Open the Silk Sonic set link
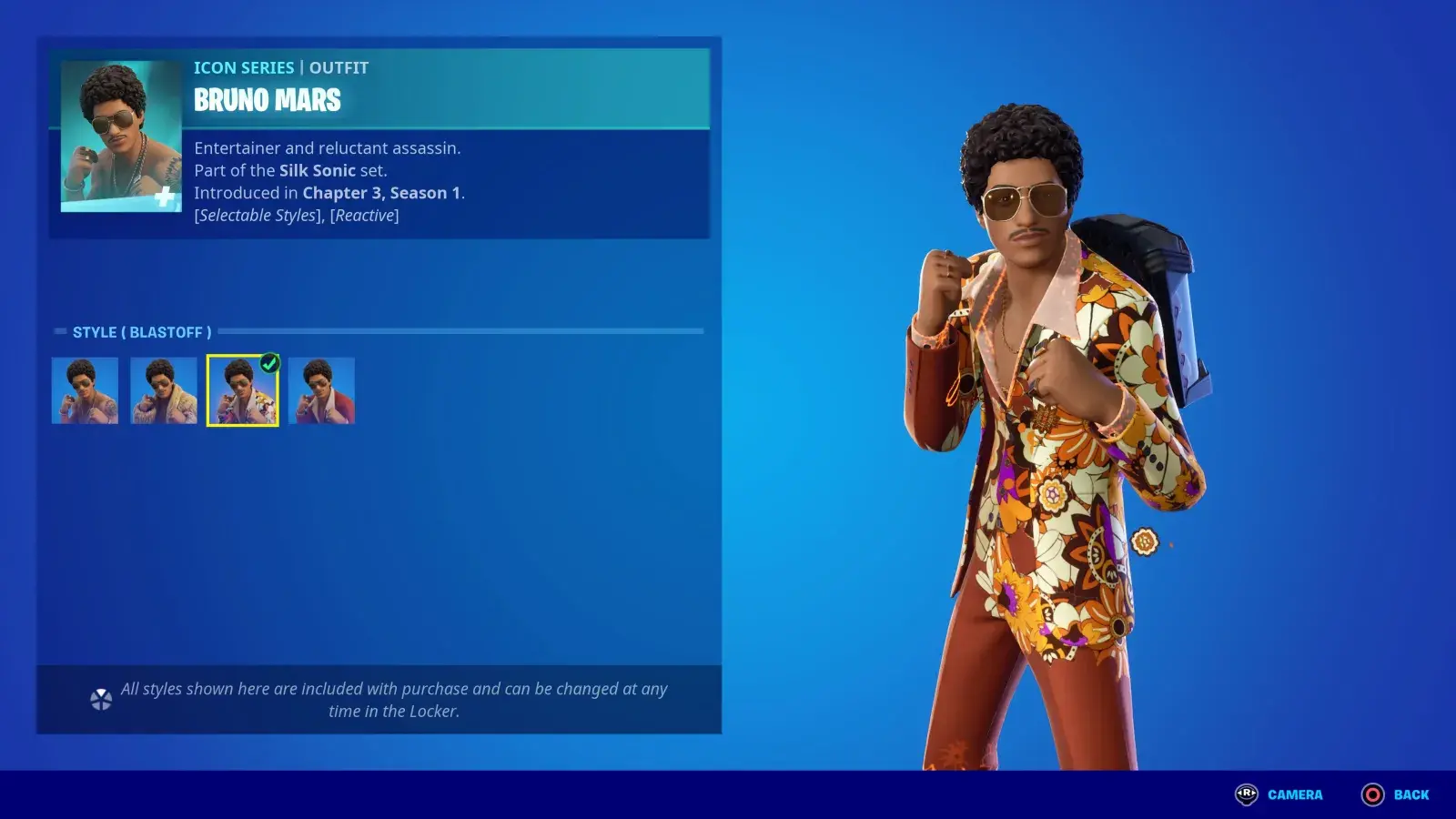 (318, 170)
